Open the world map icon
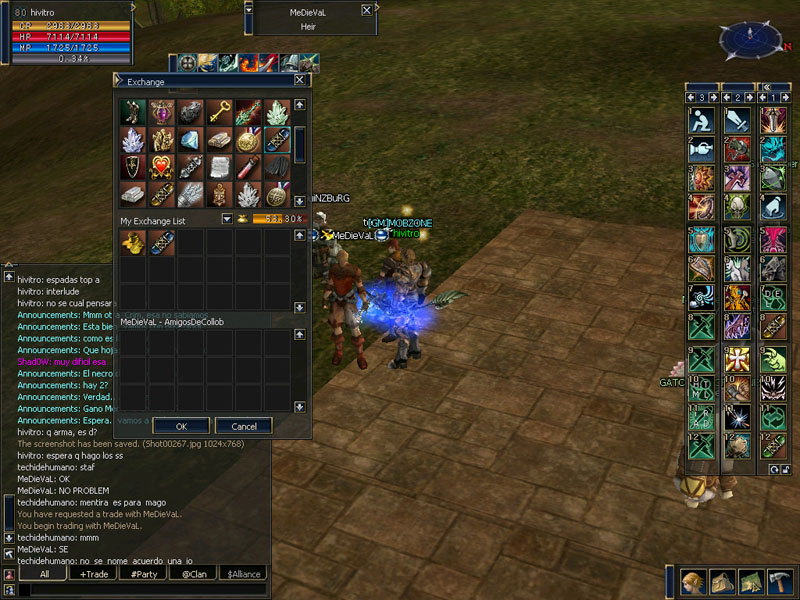Viewport: 800px width, 600px height. (750, 582)
